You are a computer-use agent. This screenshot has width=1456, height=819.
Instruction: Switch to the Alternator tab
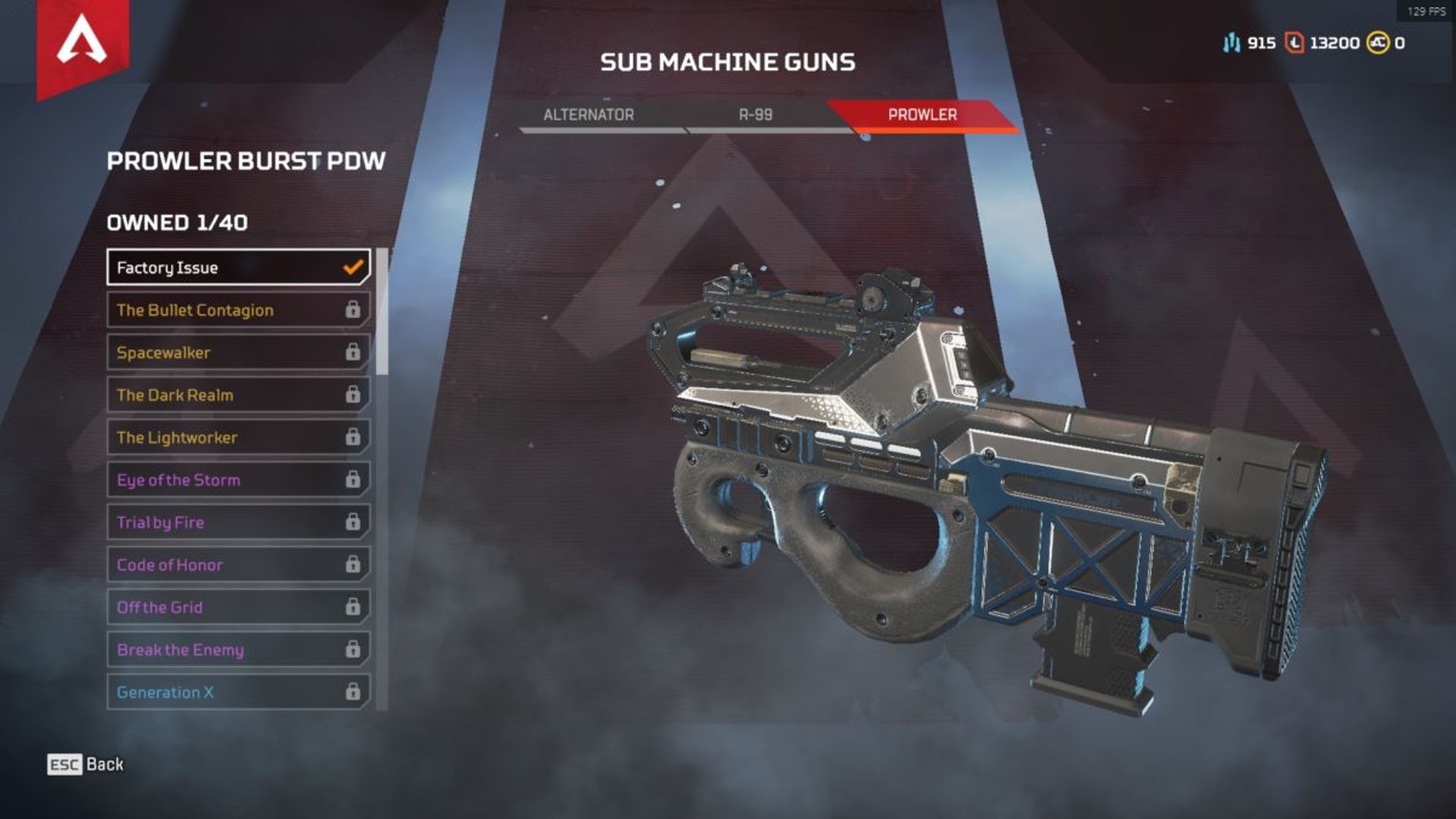coord(588,115)
